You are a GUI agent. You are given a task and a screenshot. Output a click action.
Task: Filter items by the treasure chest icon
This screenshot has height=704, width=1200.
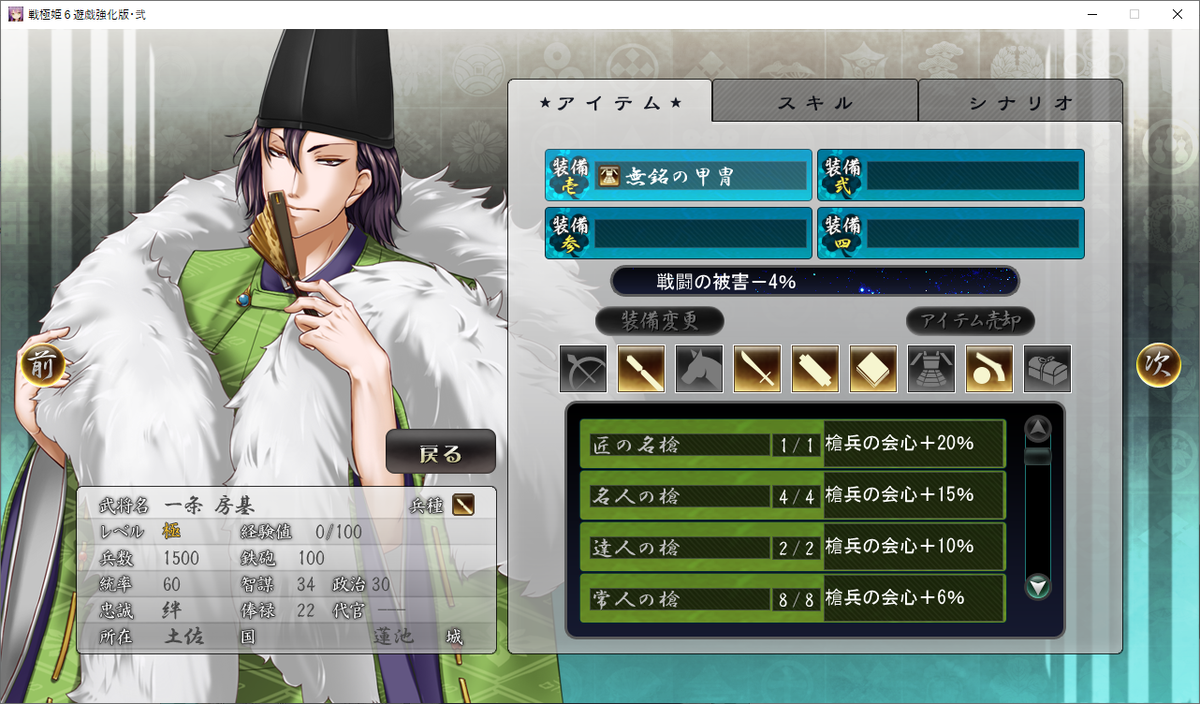pos(1047,369)
